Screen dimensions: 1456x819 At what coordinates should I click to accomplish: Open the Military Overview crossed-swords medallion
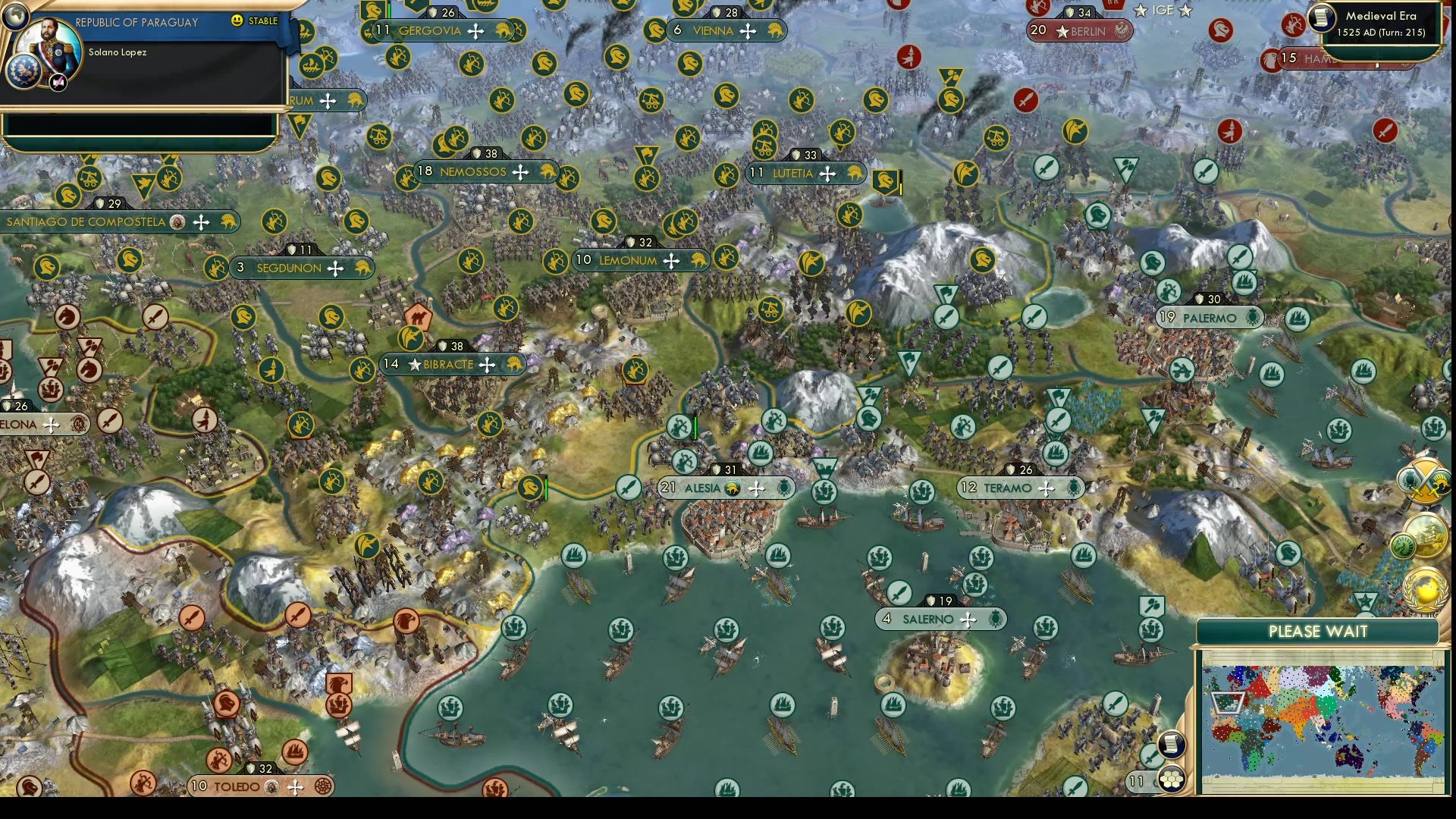point(1425,480)
